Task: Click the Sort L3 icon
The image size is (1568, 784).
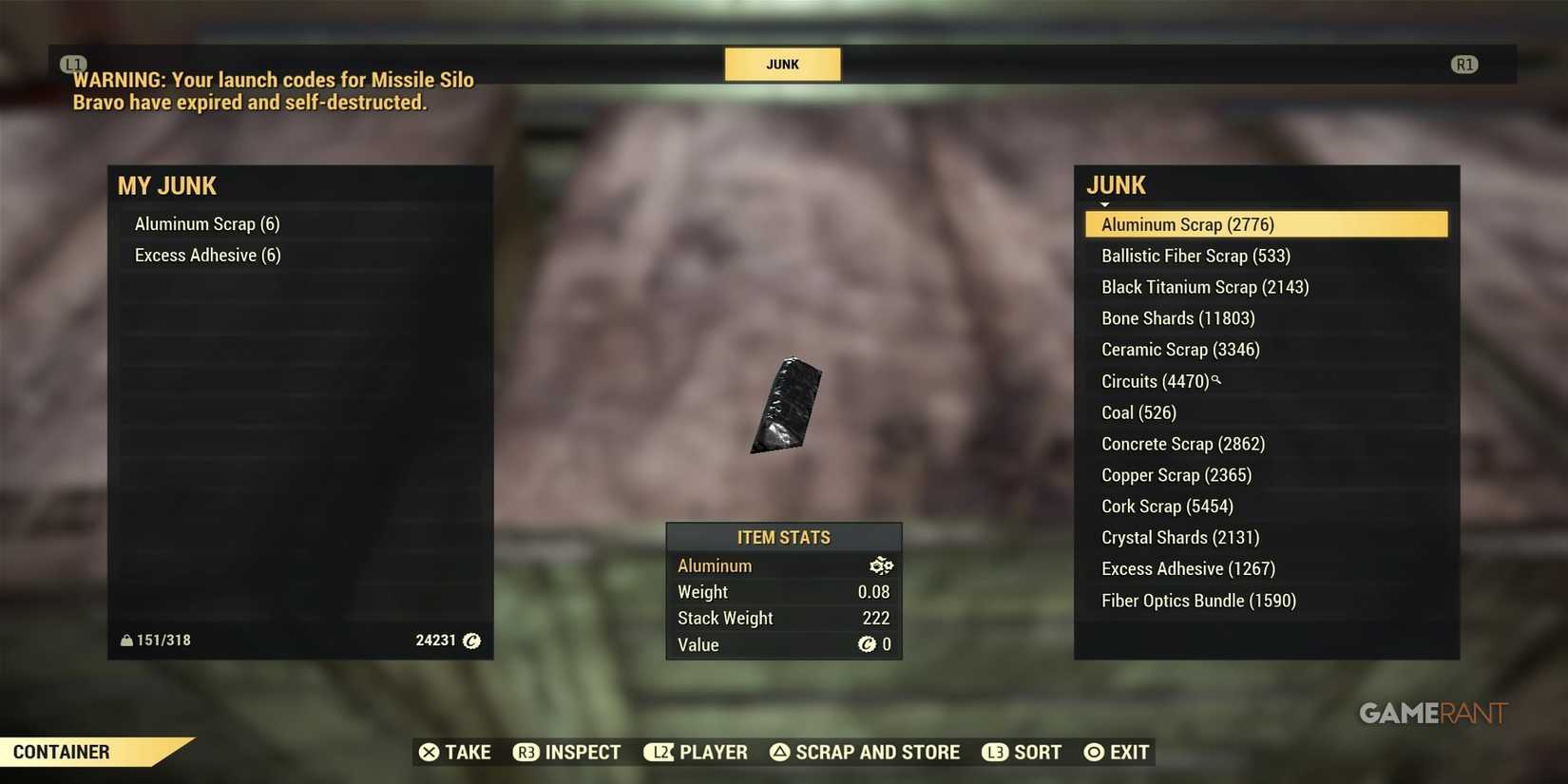Action: 995,752
